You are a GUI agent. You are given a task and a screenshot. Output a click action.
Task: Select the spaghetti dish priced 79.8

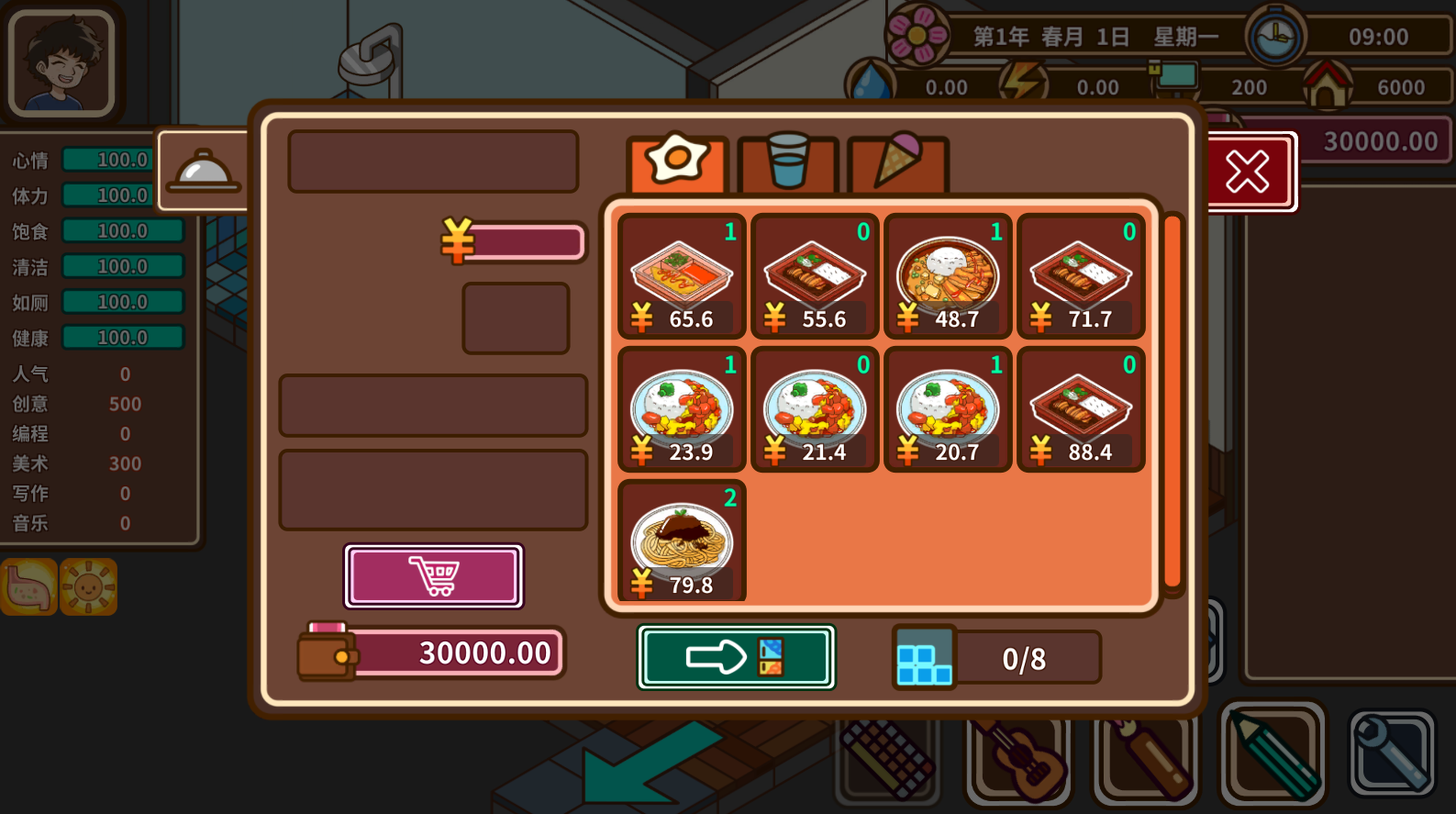click(x=681, y=541)
